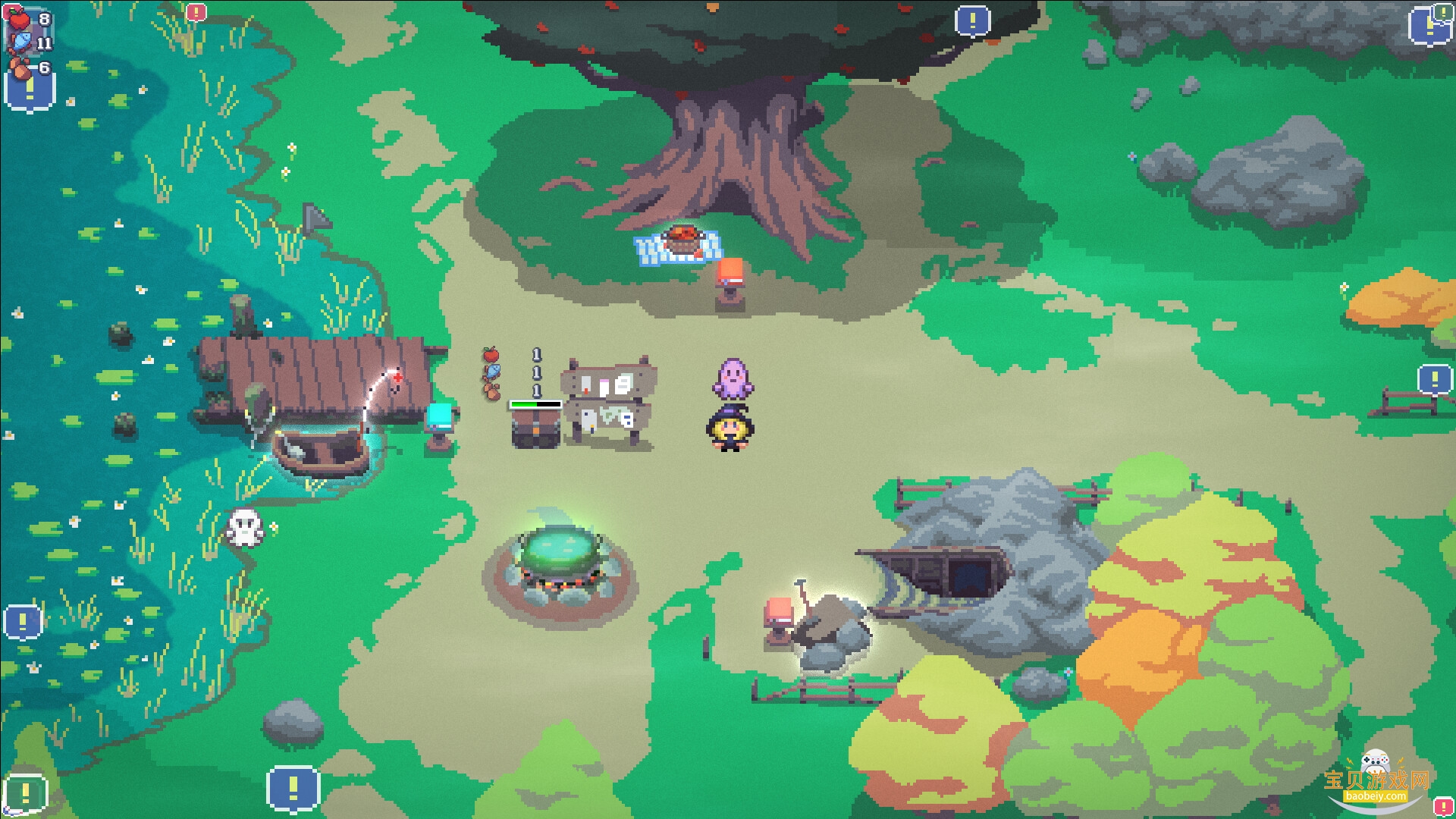Click the apple icon with count 8
This screenshot has width=1456, height=819.
tap(19, 19)
